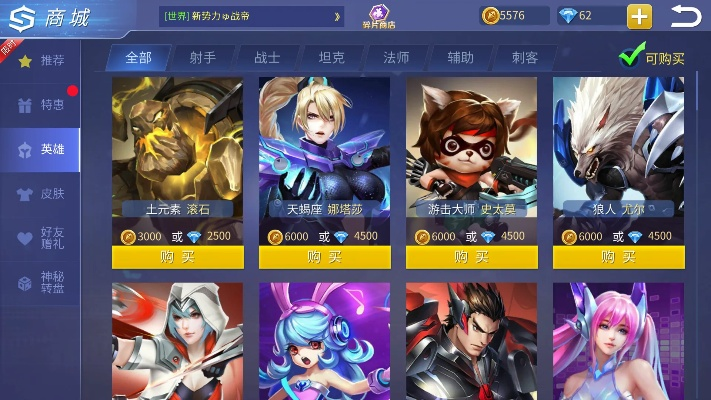
Task: Switch to the 辅助 support tab
Action: point(461,58)
